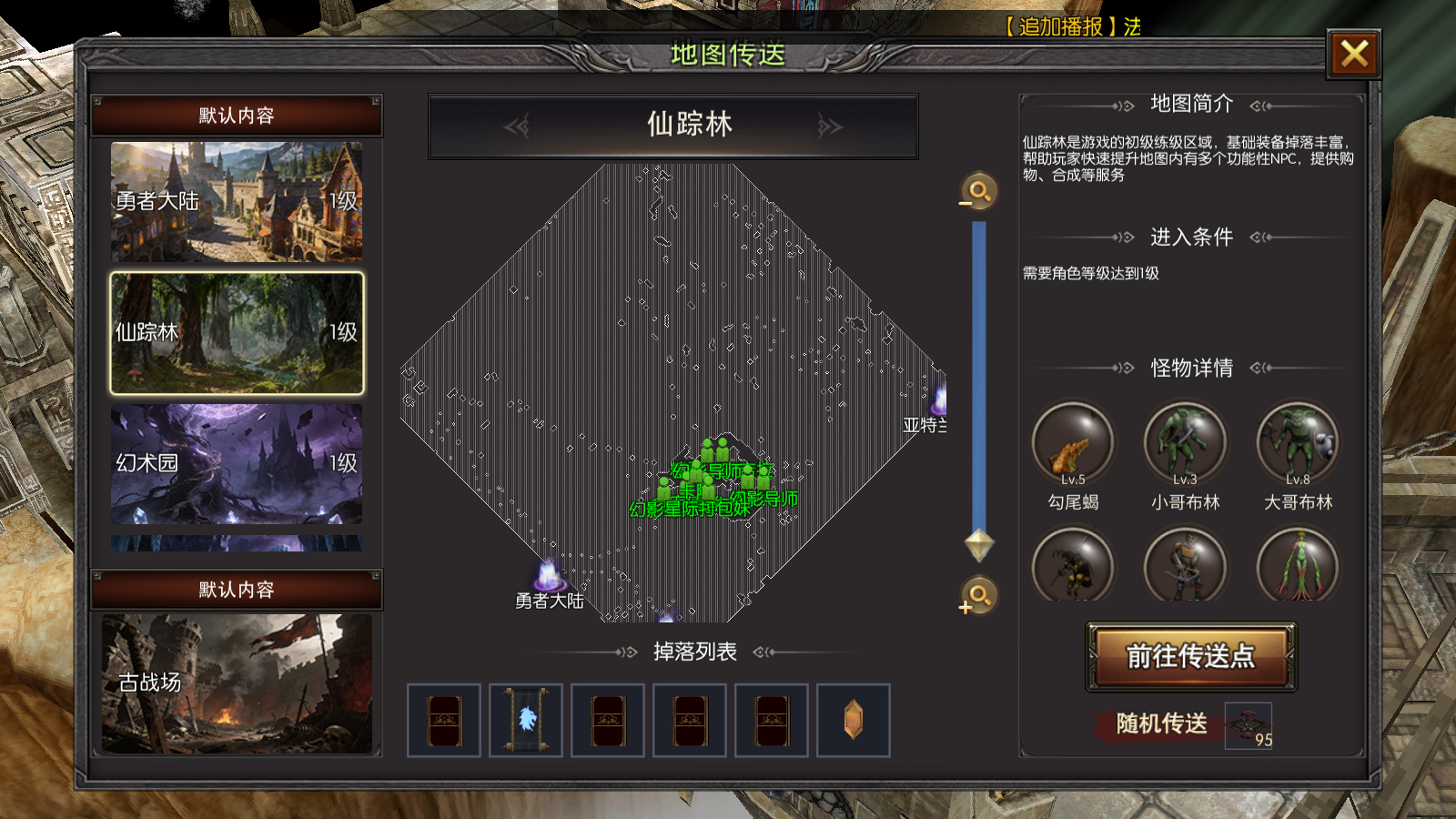Go to previous map with left arrow
This screenshot has height=819, width=1456.
[x=517, y=126]
